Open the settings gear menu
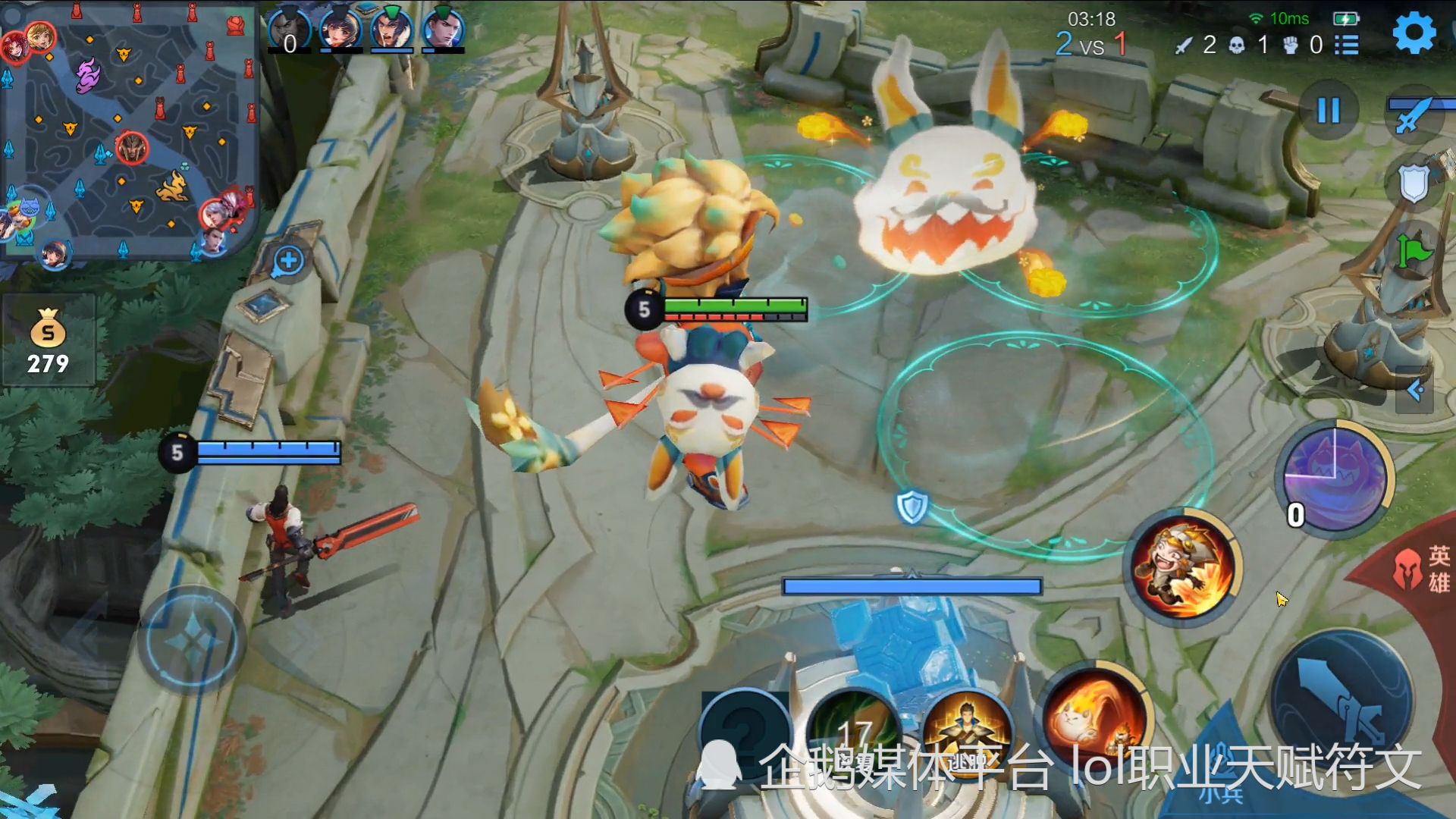 1414,33
